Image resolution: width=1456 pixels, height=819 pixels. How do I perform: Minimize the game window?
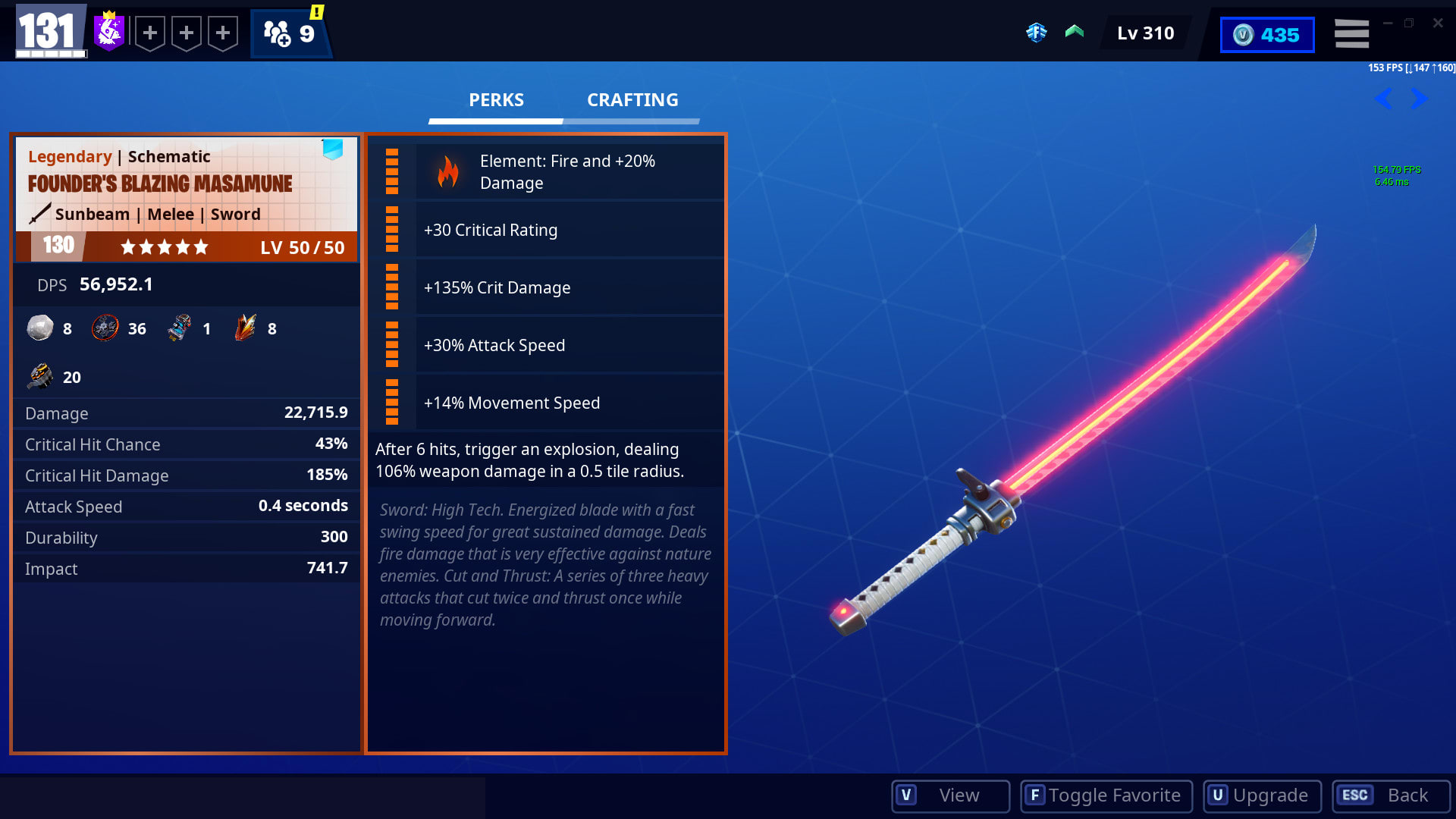pos(1388,24)
